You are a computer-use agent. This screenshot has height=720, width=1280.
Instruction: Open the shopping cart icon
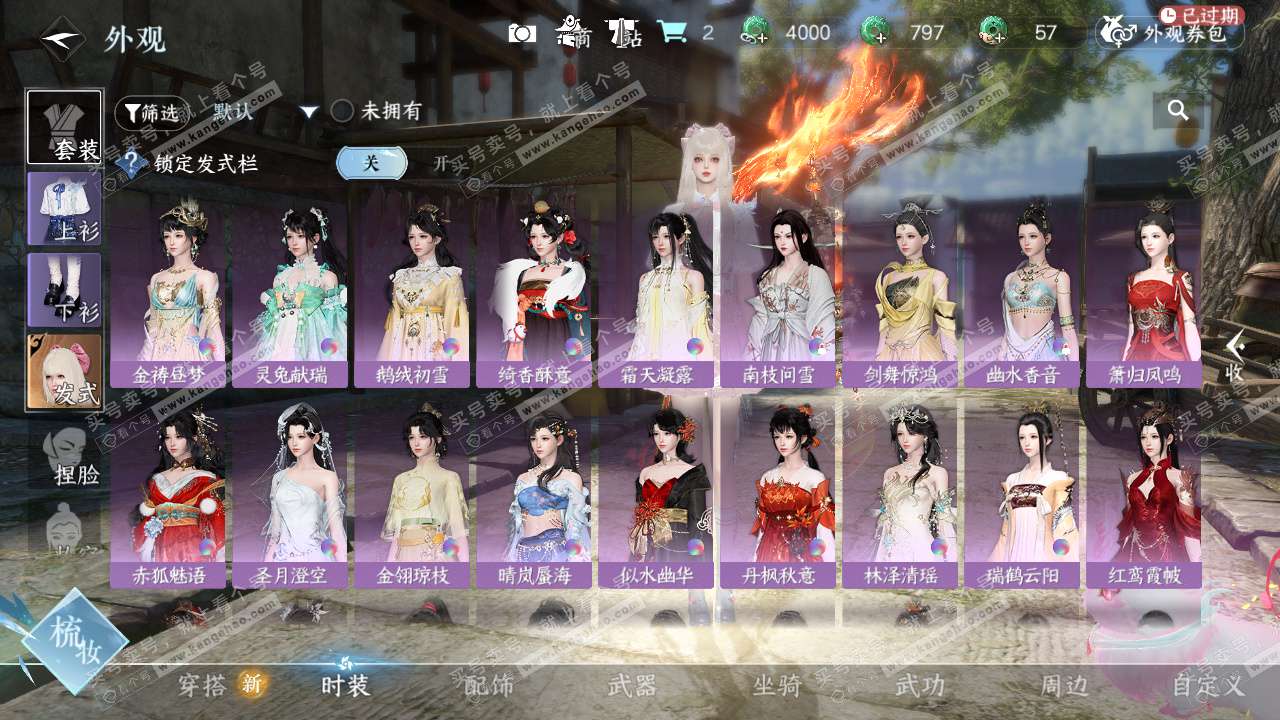click(x=671, y=33)
